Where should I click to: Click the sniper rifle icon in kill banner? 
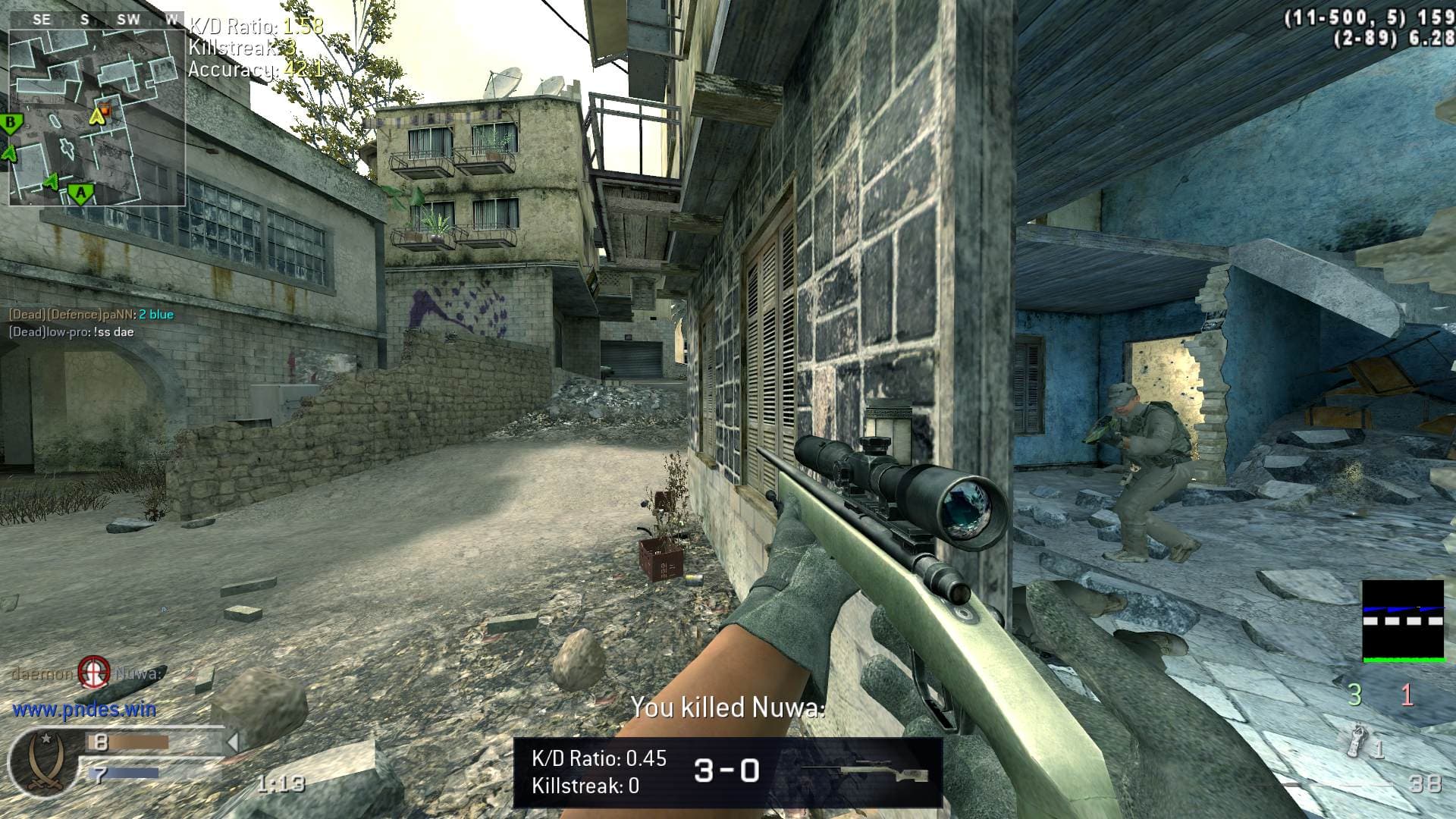pos(864,772)
